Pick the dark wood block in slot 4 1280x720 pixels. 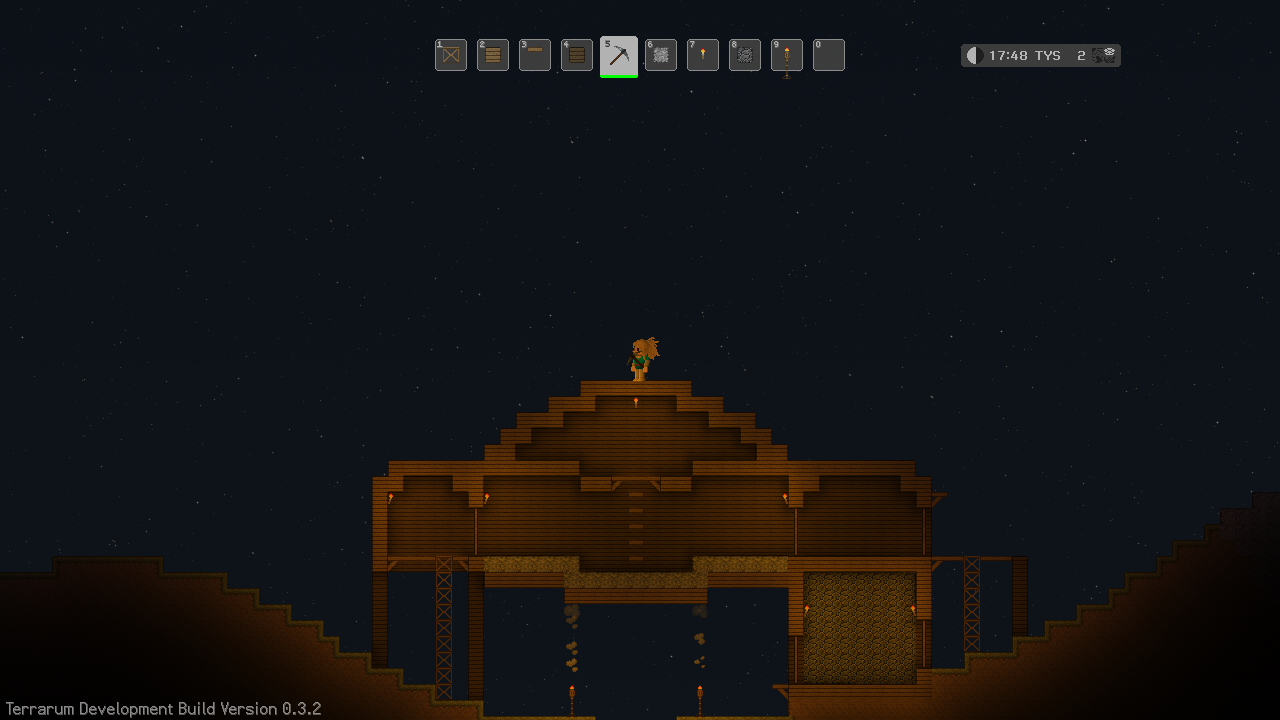coord(577,55)
